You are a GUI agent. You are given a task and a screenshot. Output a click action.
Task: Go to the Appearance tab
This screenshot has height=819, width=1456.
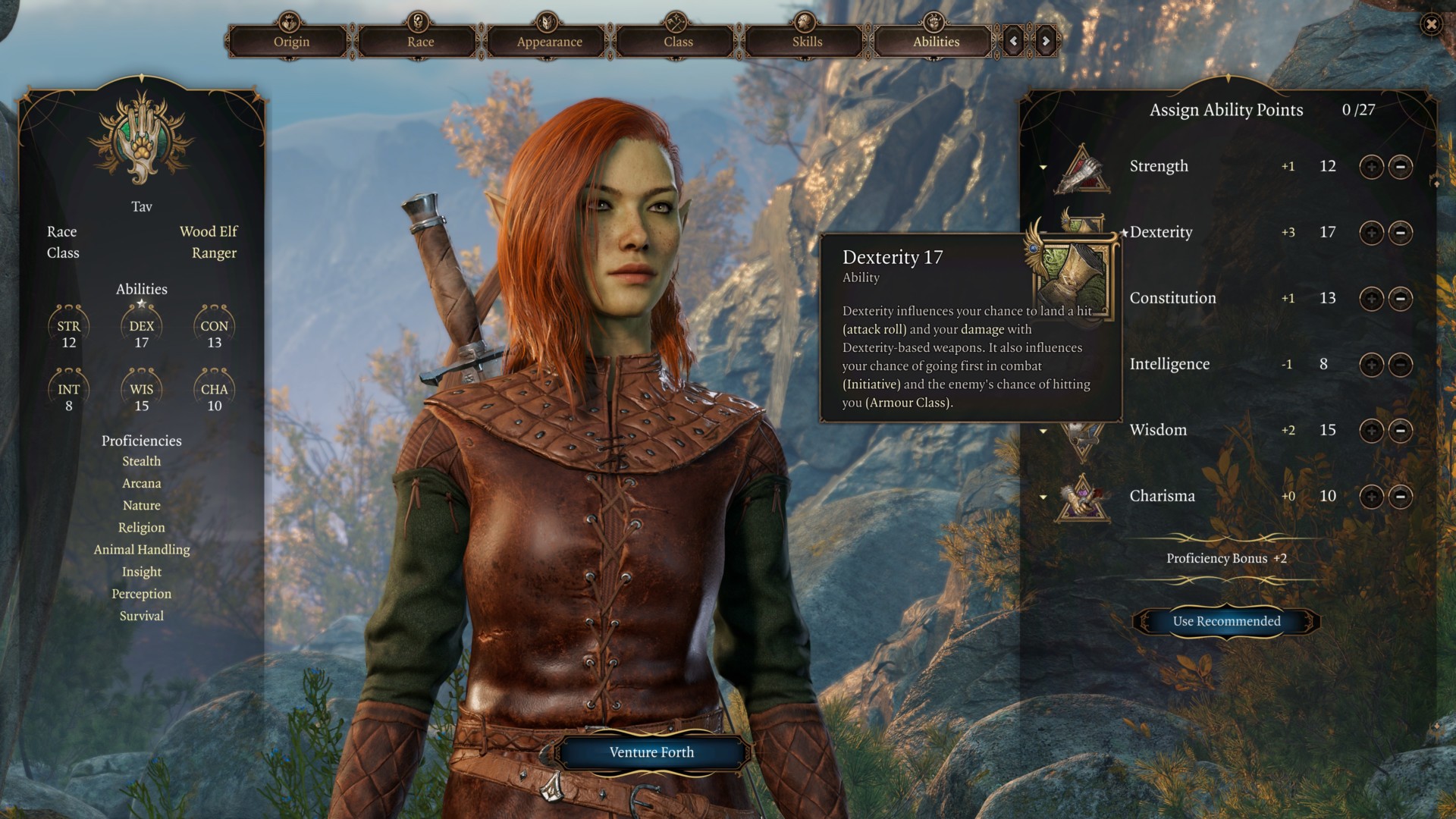point(549,42)
